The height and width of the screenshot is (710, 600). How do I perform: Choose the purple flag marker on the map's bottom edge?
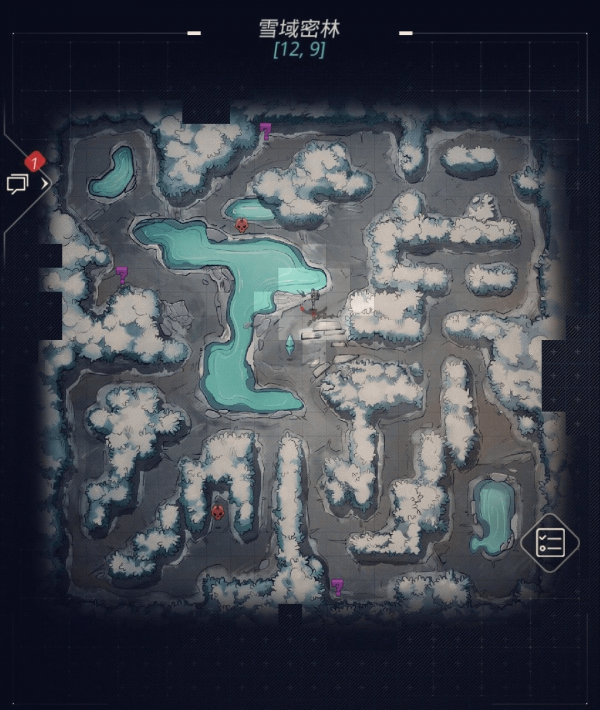coord(337,586)
